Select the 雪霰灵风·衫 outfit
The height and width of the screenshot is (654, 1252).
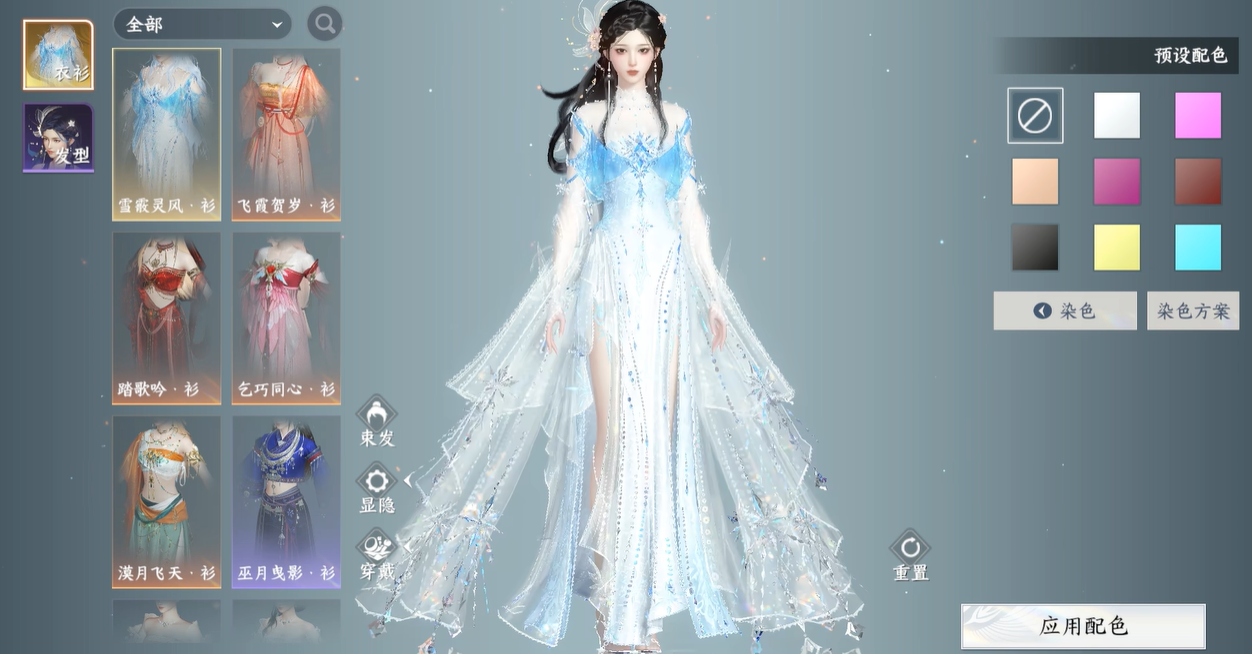point(167,134)
